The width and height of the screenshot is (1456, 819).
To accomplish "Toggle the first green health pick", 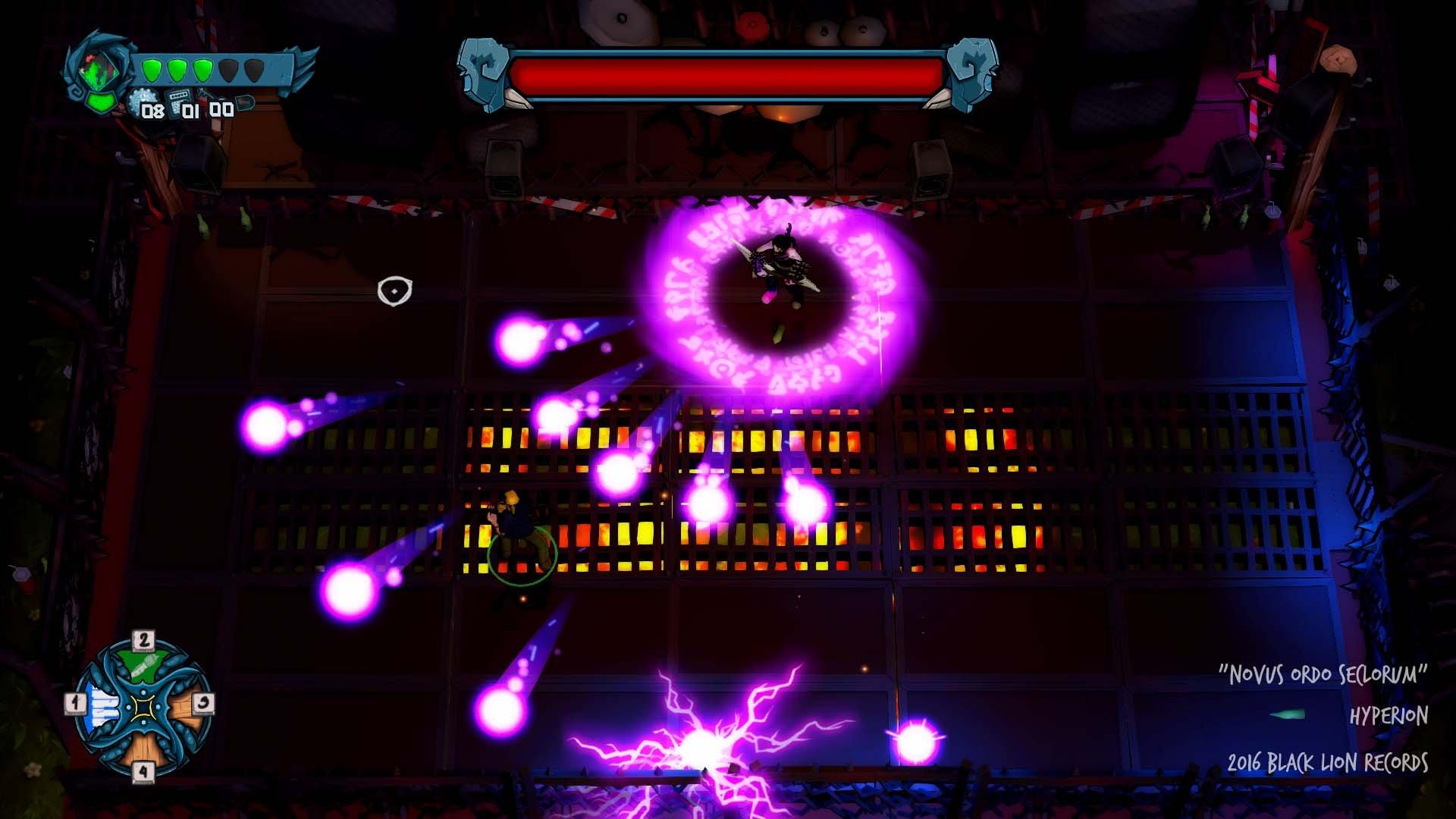I will 152,70.
